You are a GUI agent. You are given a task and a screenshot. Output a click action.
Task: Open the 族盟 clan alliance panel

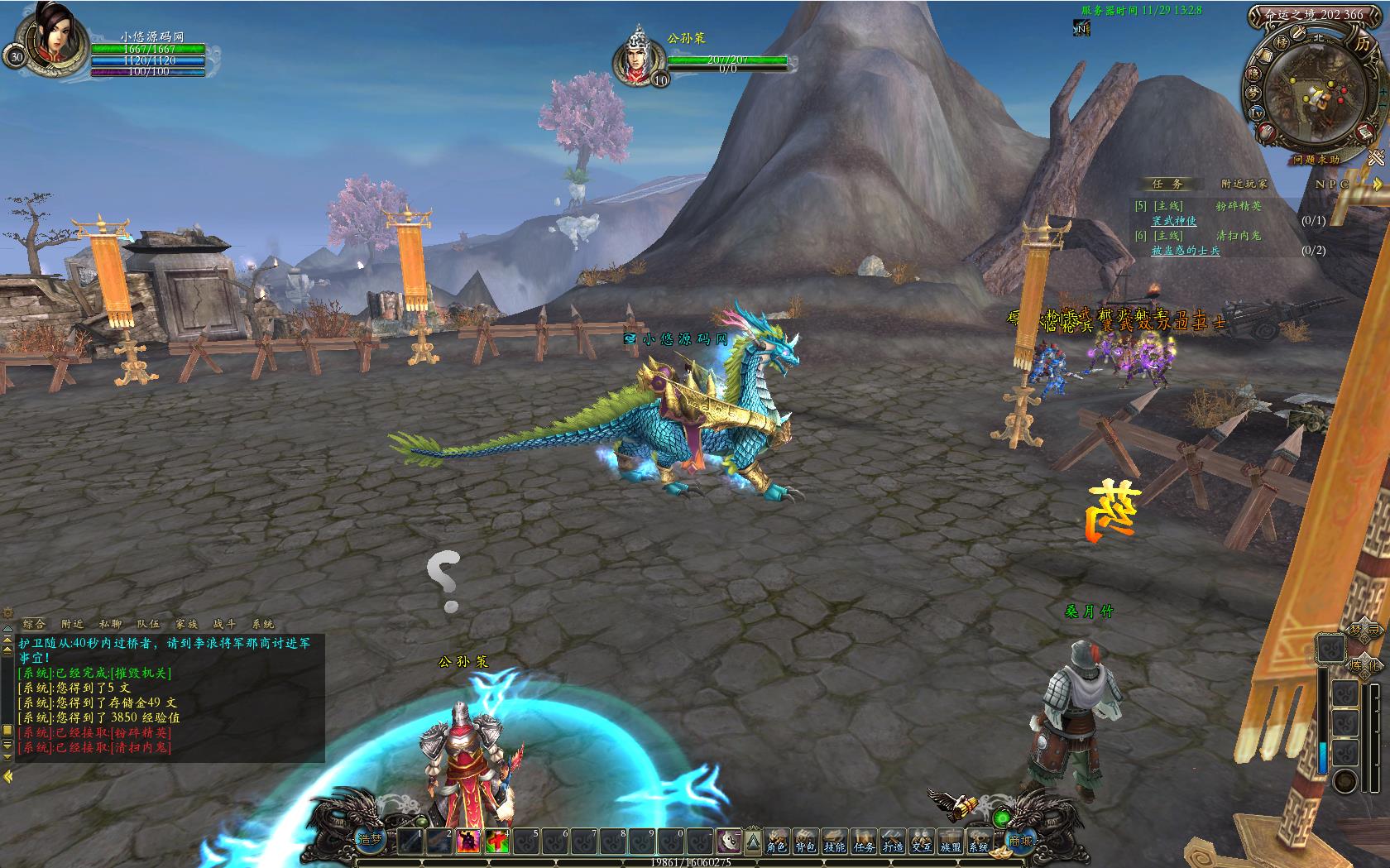950,842
